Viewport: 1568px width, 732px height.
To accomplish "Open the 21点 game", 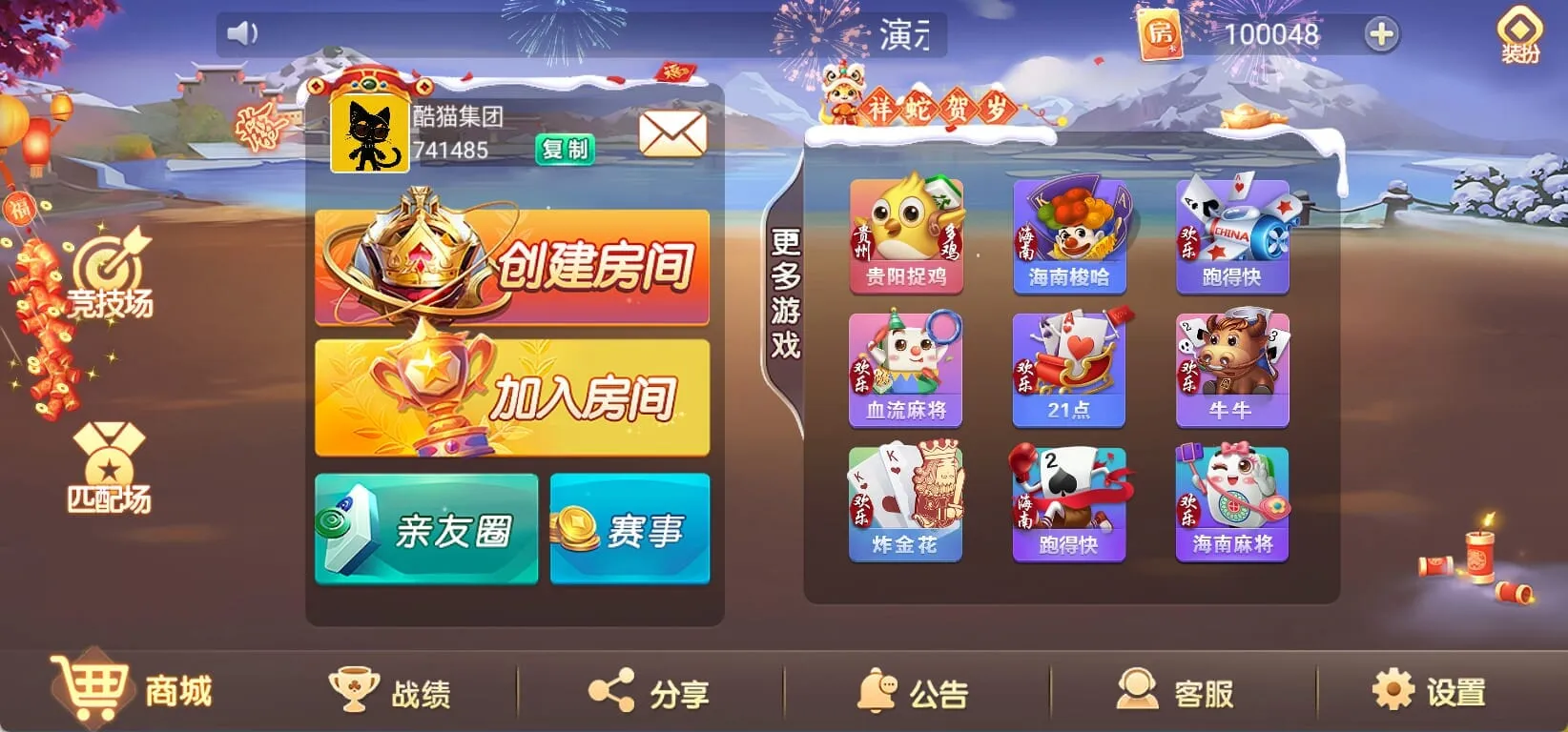I will coord(1069,367).
